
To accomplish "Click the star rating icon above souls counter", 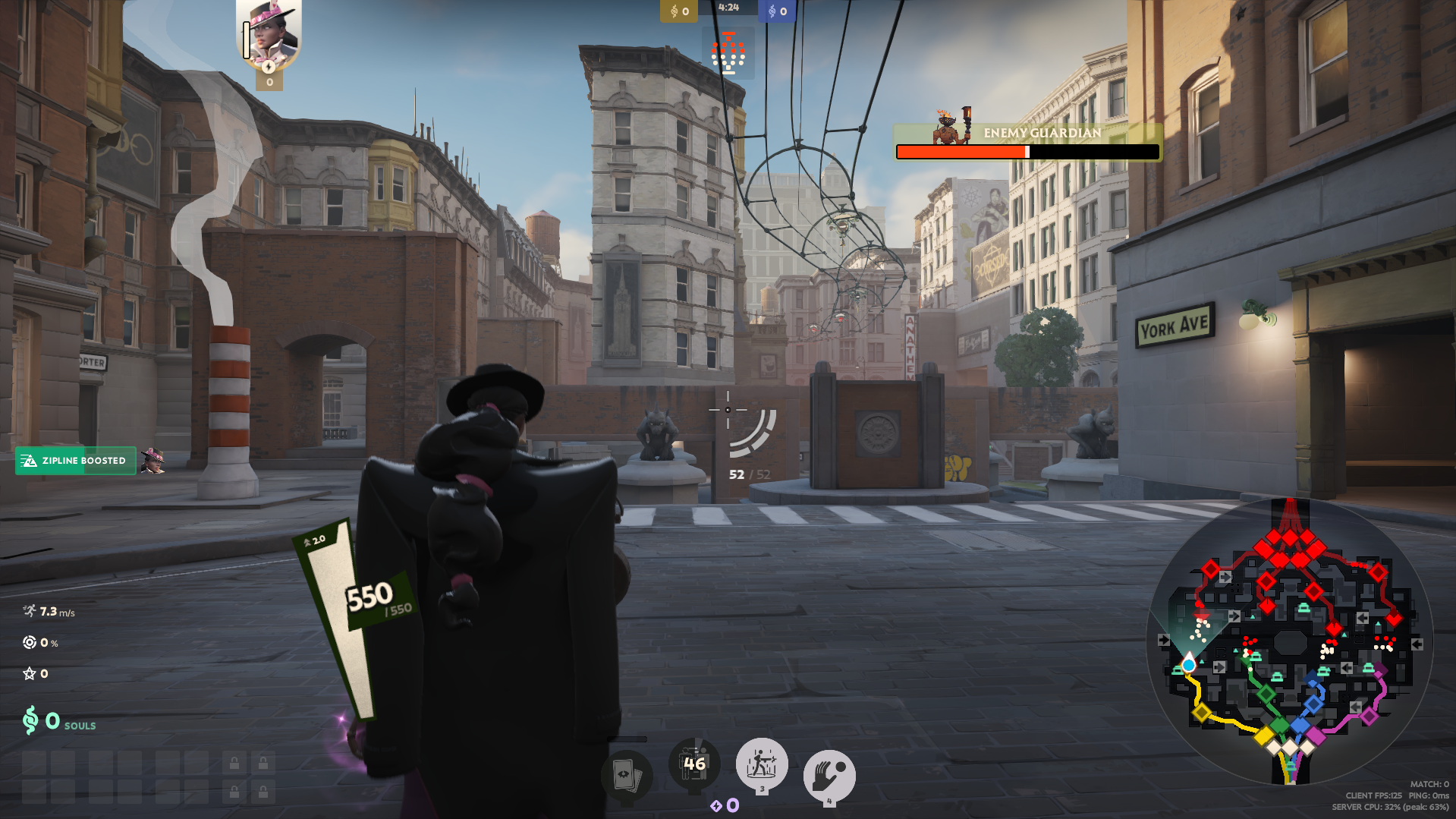I will (x=29, y=673).
